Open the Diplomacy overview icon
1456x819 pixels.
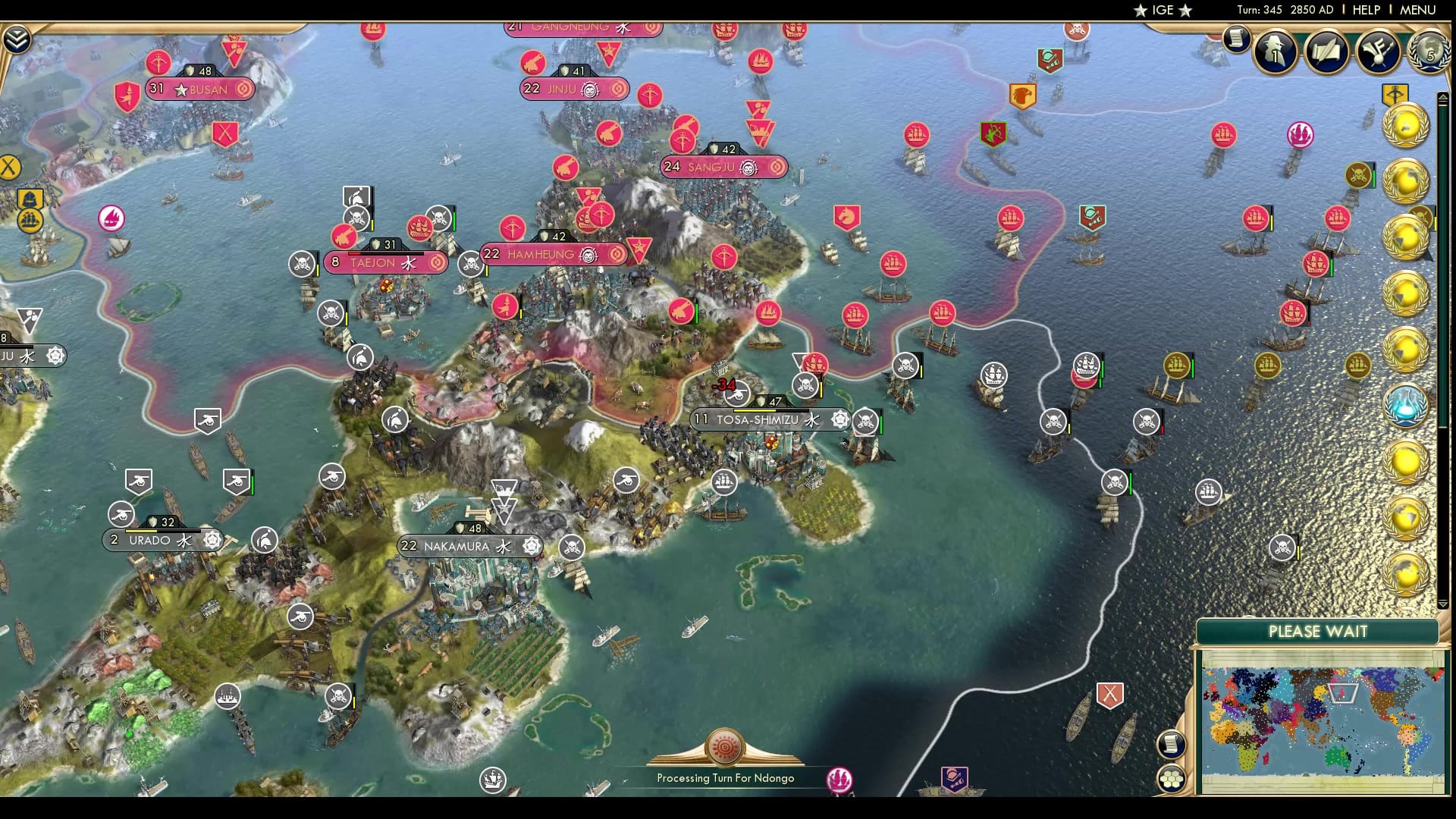1379,52
